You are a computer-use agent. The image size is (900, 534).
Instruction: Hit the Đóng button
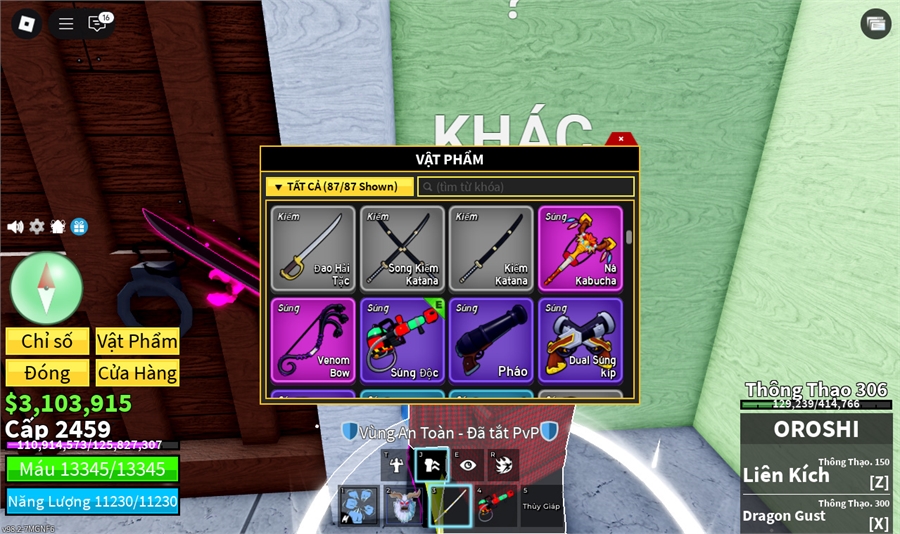tap(47, 373)
